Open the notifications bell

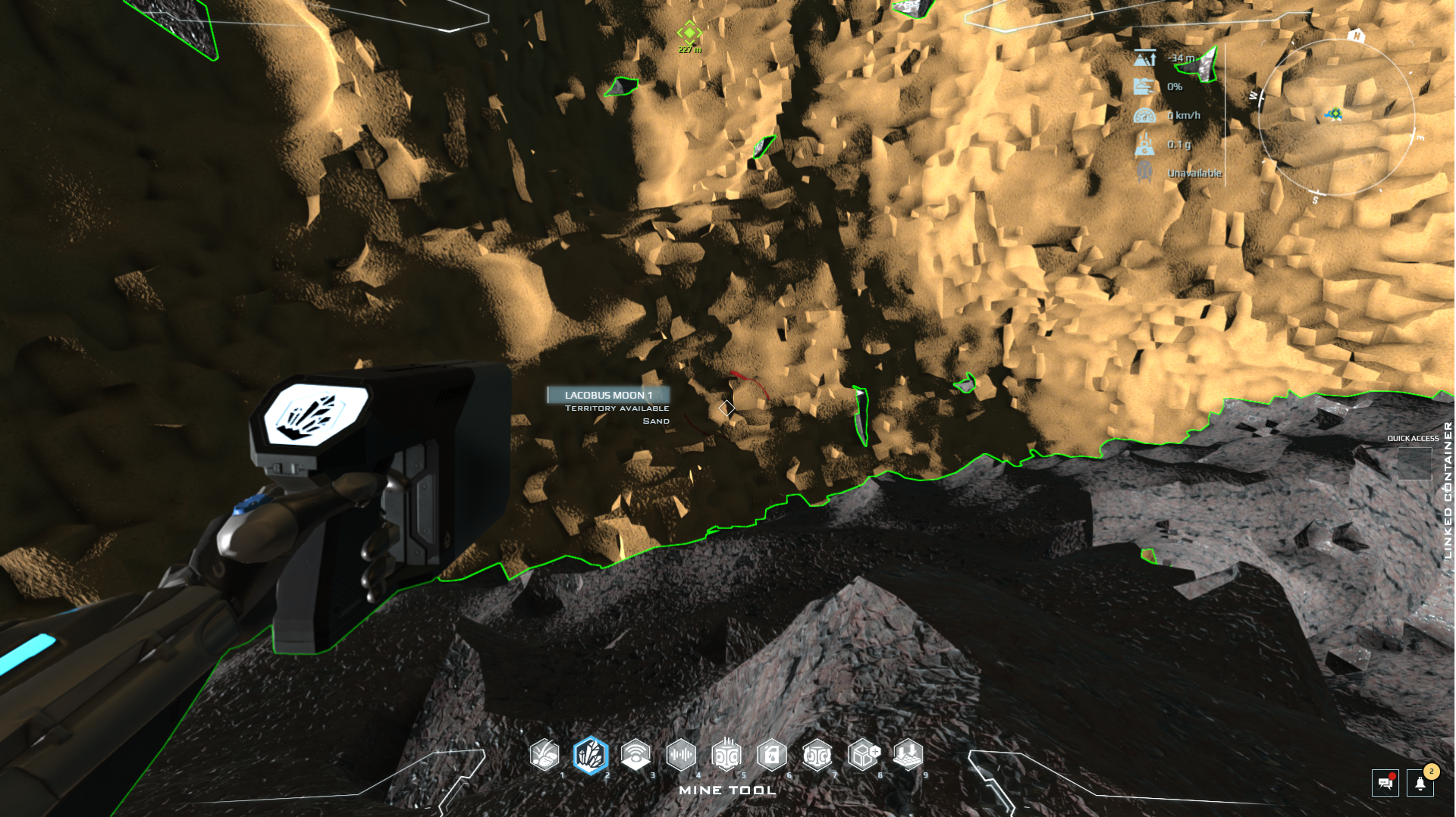click(1420, 783)
